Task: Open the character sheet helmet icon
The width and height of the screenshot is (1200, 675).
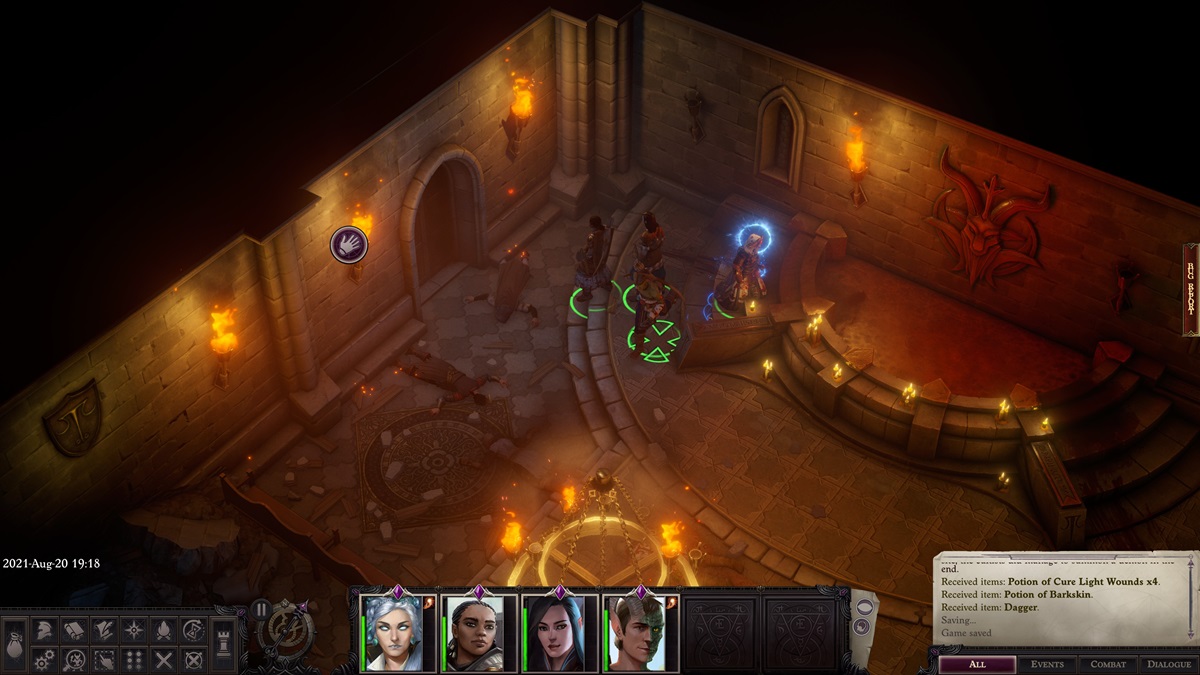Action: (44, 630)
